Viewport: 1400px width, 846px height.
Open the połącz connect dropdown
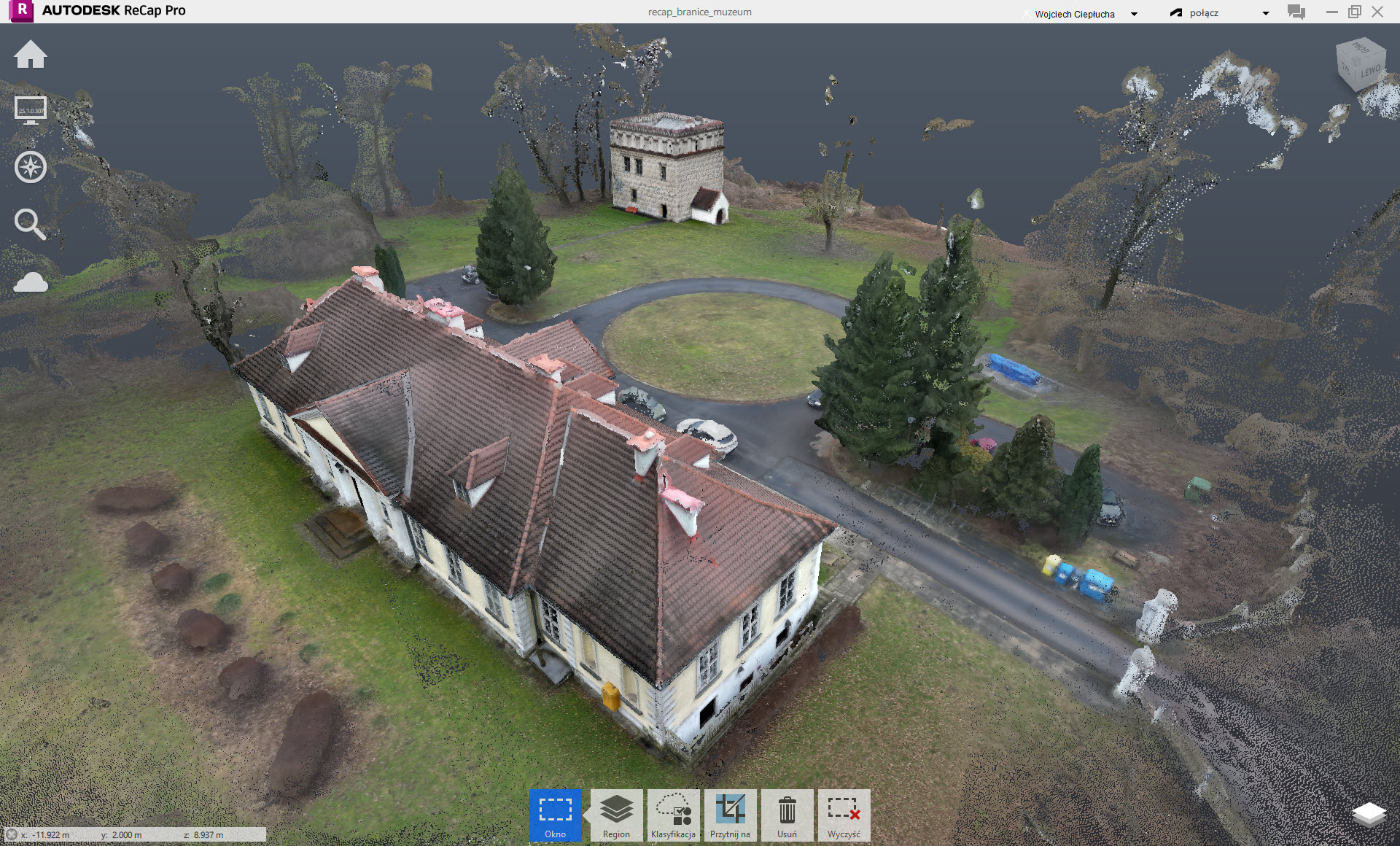pyautogui.click(x=1219, y=13)
